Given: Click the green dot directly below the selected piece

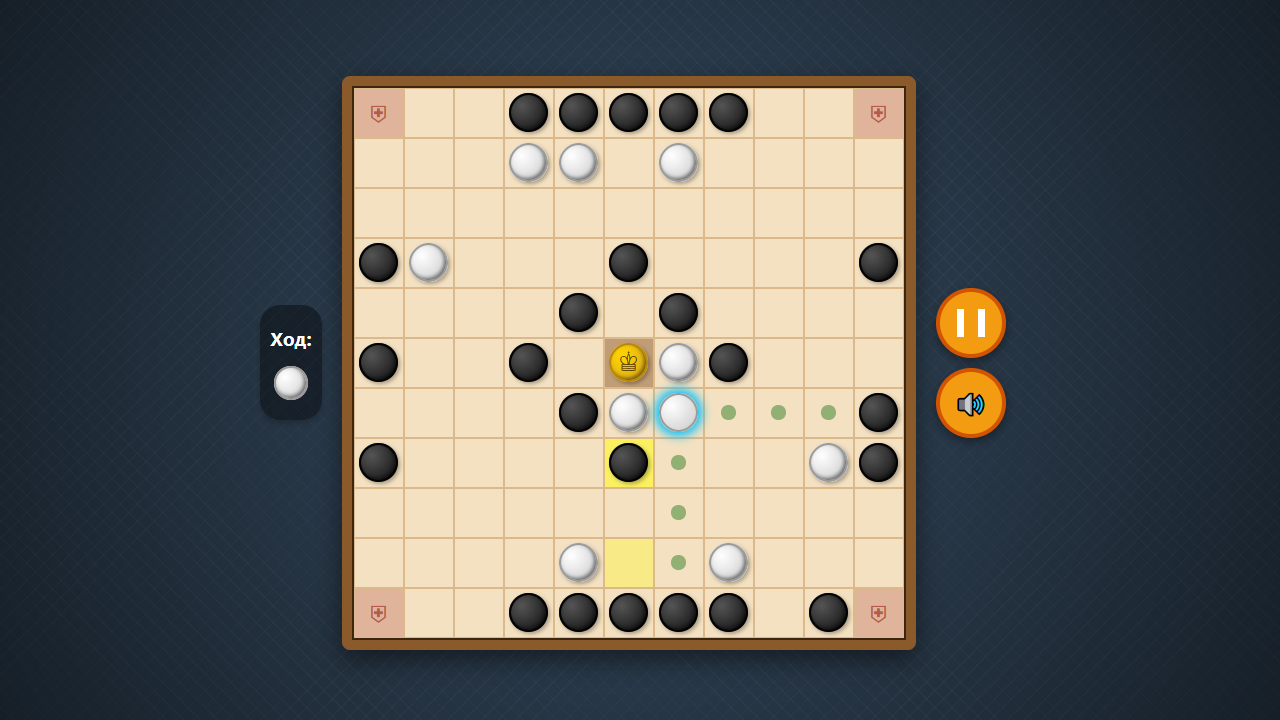Looking at the screenshot, I should [678, 462].
